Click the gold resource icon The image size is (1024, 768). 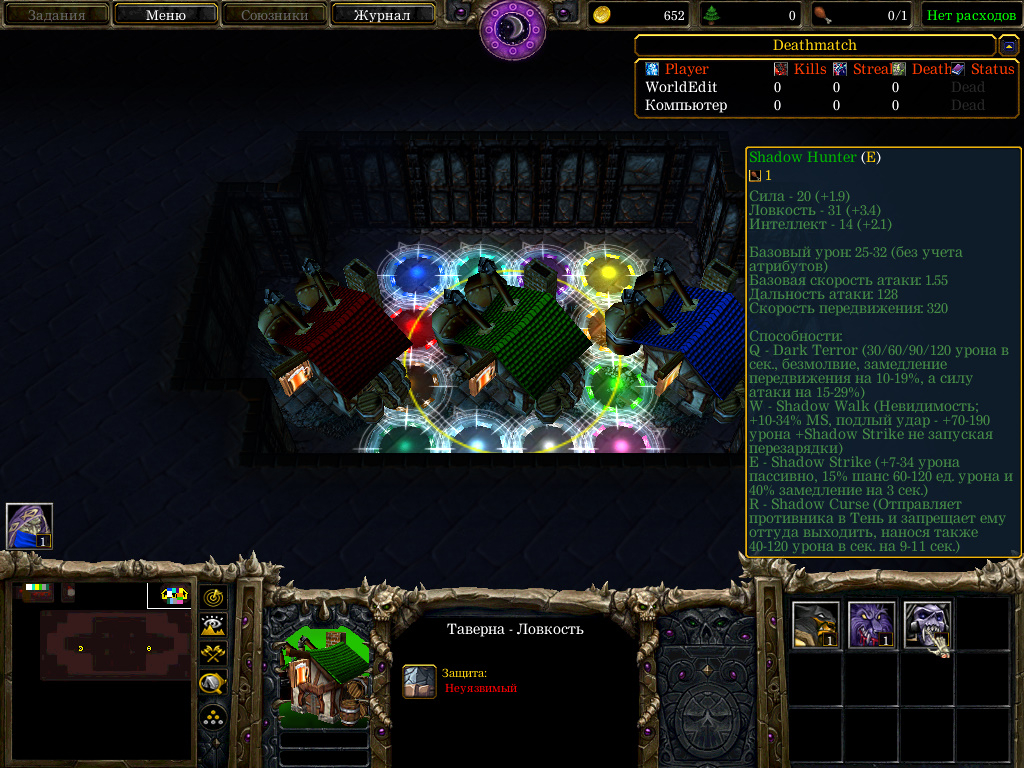tap(602, 15)
